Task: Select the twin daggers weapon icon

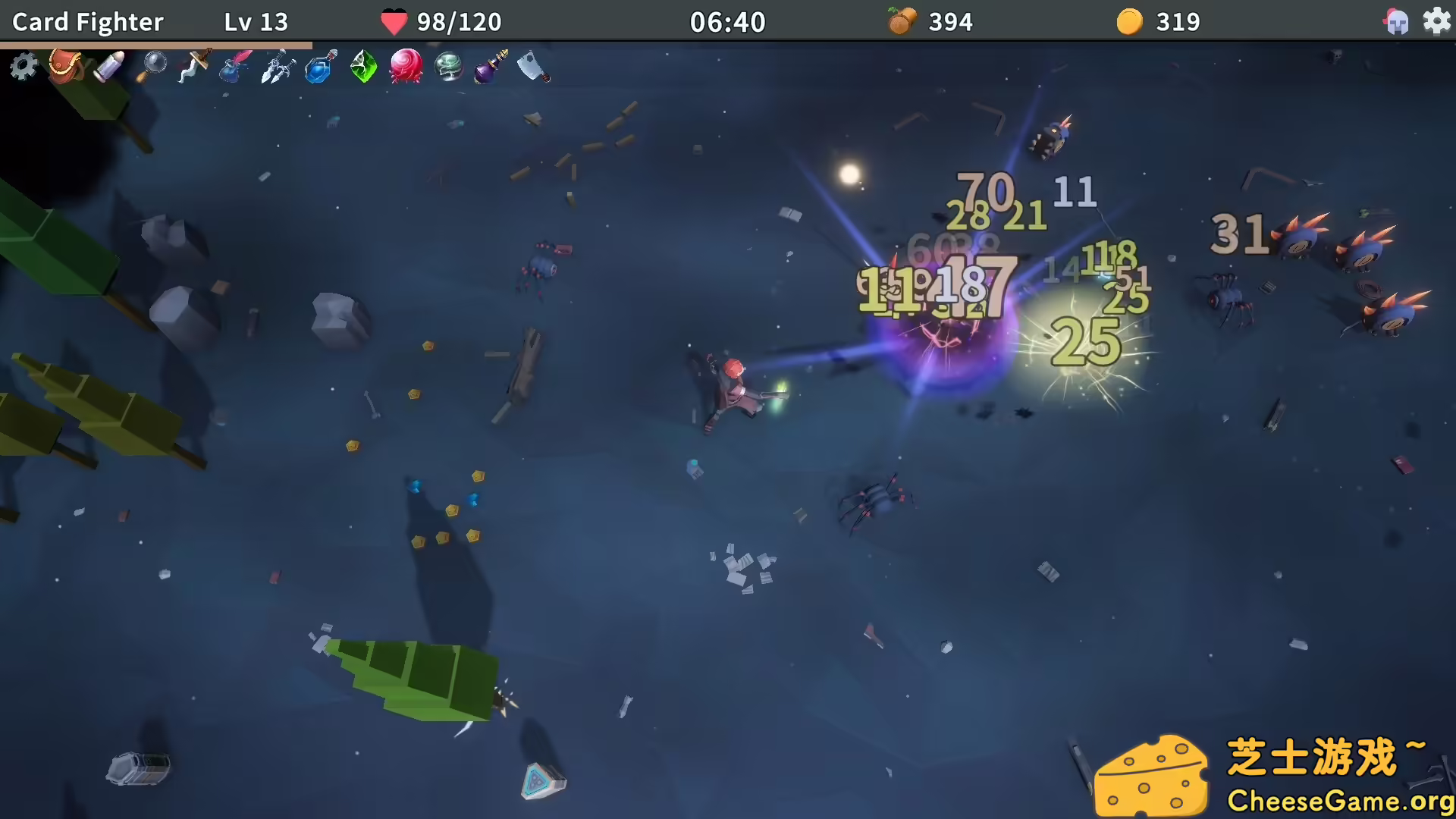Action: tap(278, 67)
